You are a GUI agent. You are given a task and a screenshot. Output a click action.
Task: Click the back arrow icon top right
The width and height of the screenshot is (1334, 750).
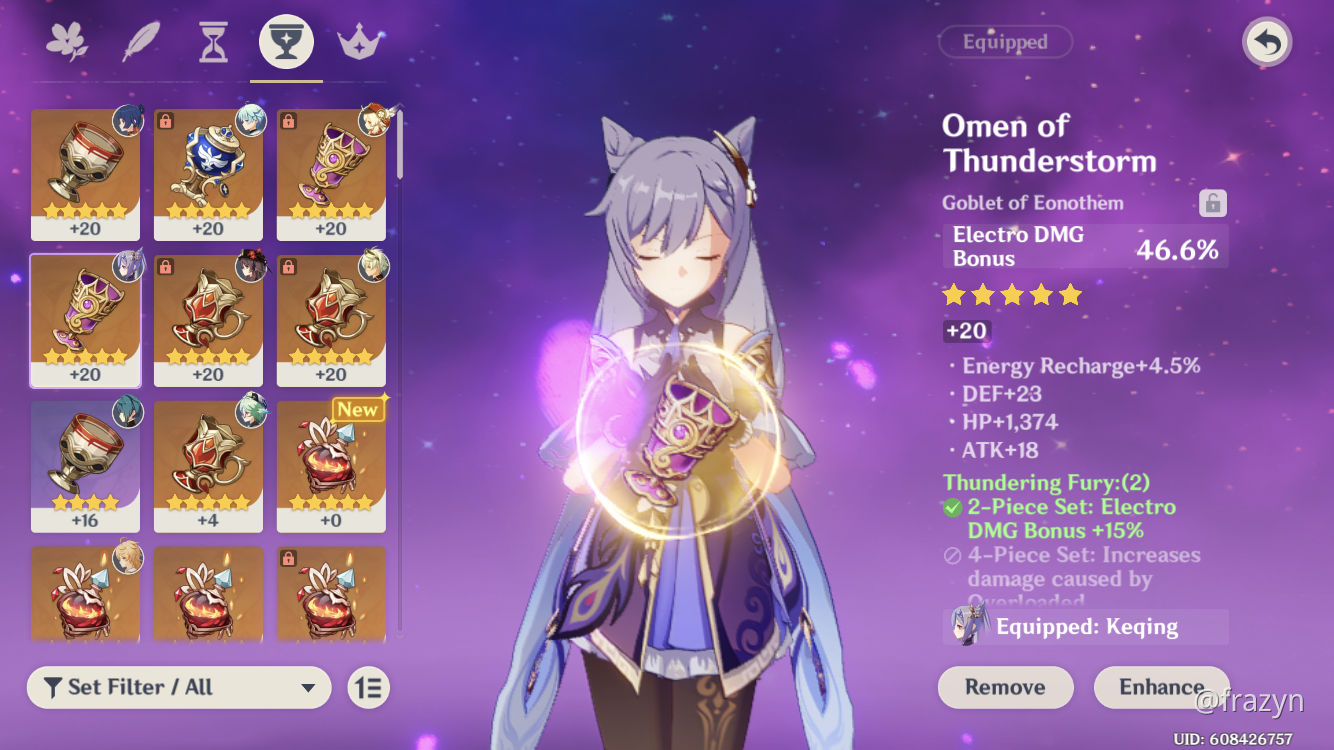[1266, 42]
